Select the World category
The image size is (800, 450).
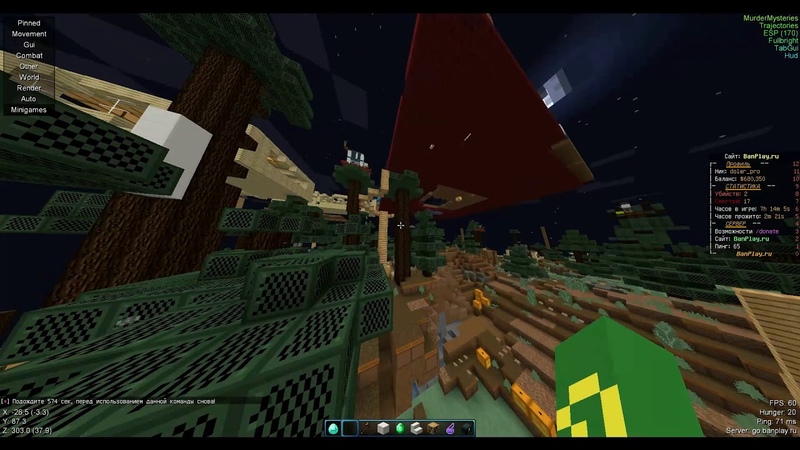point(29,76)
